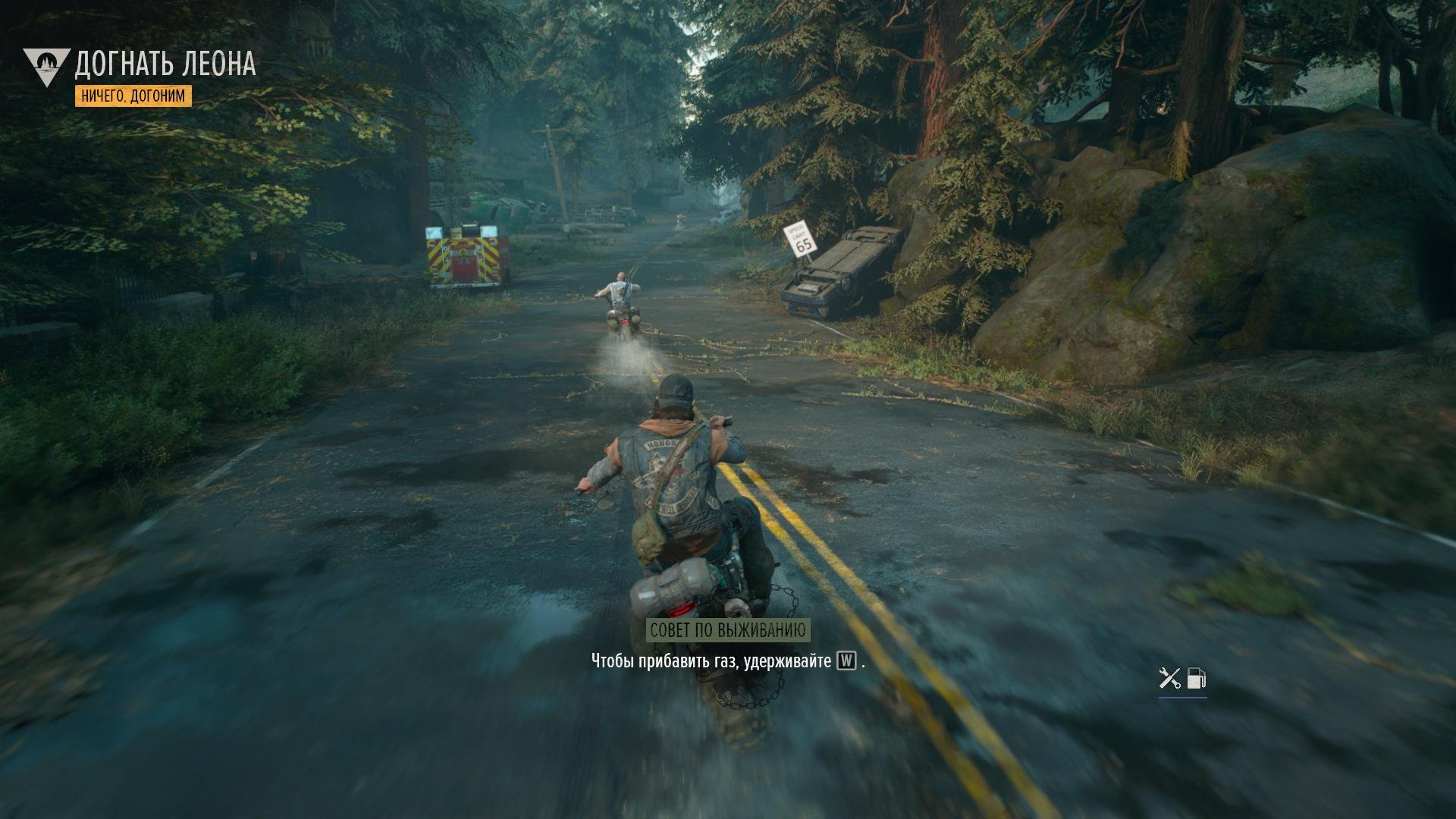Select the «Догнать Леона» objective title
Image resolution: width=1456 pixels, height=819 pixels.
(x=165, y=64)
